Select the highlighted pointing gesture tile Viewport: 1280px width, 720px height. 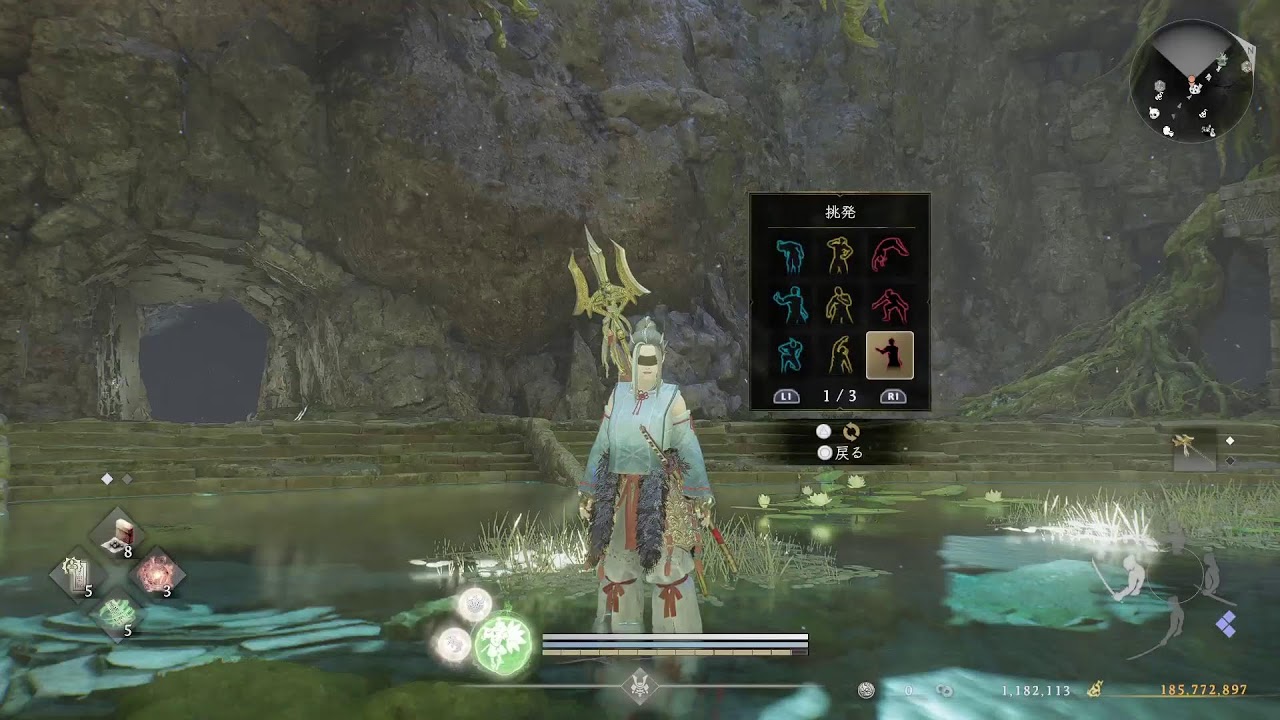[889, 355]
